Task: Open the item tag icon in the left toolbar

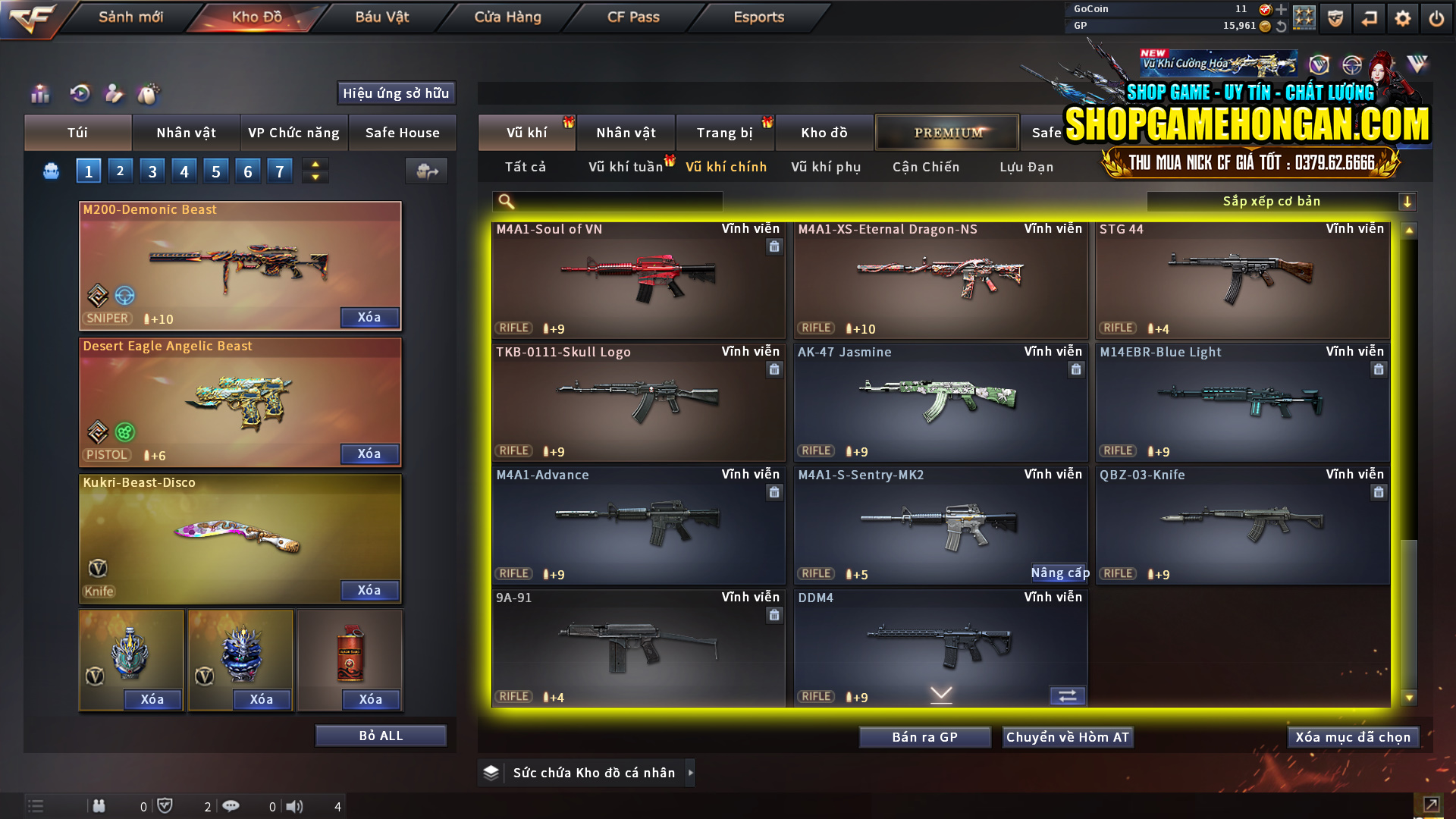Action: coord(149,93)
